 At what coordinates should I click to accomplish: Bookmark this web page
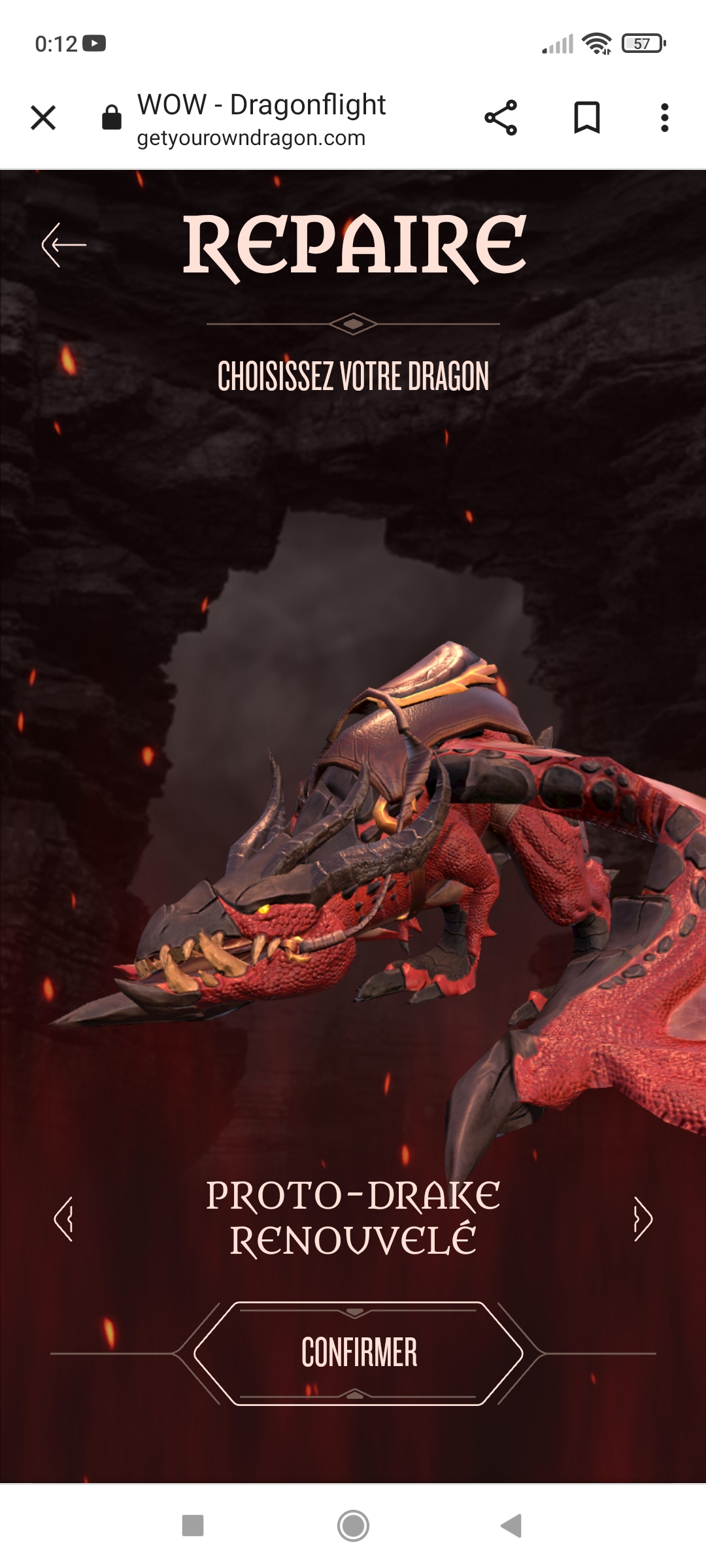point(586,118)
